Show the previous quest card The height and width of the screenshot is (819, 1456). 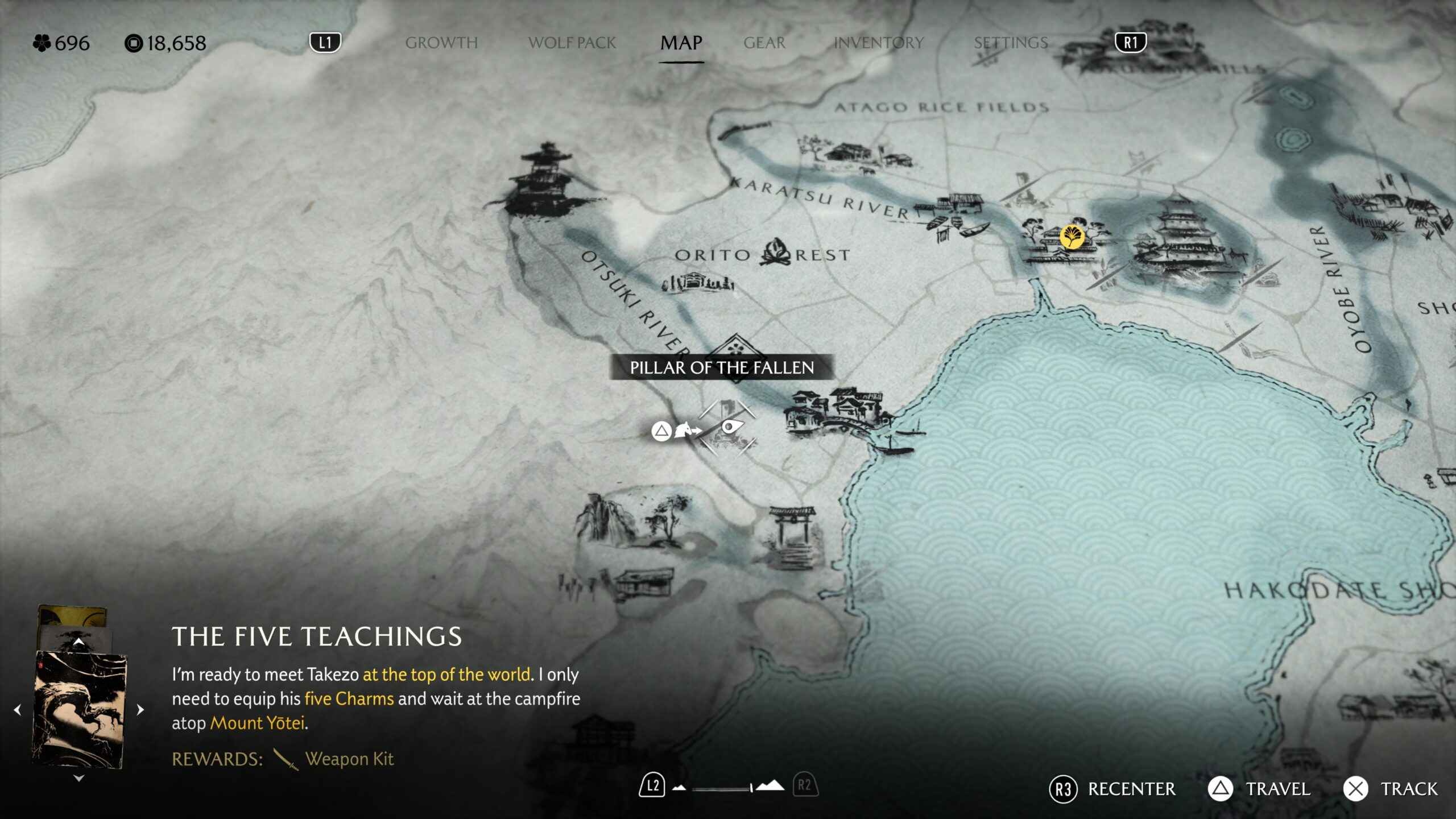point(18,710)
